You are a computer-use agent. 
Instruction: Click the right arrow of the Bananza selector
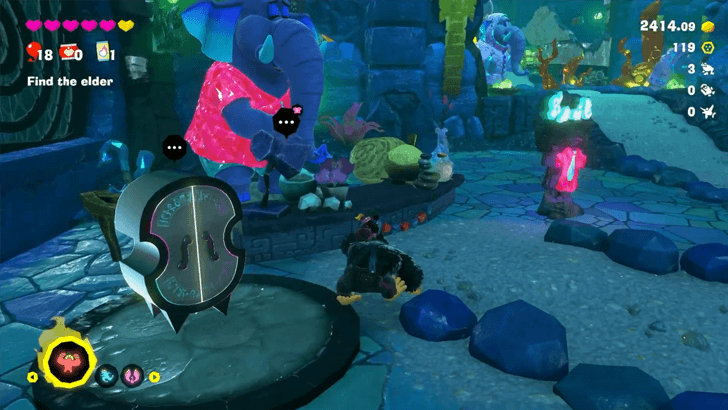coord(155,377)
